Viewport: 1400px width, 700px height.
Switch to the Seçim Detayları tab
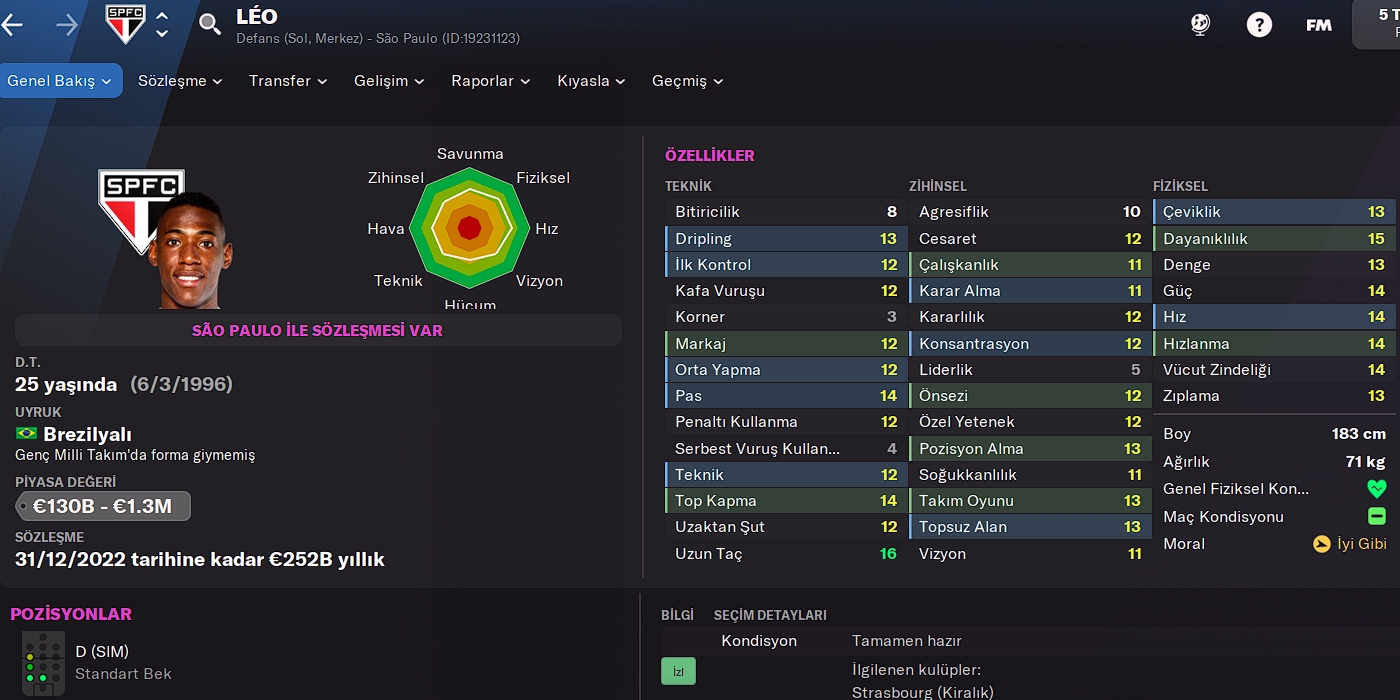[770, 615]
